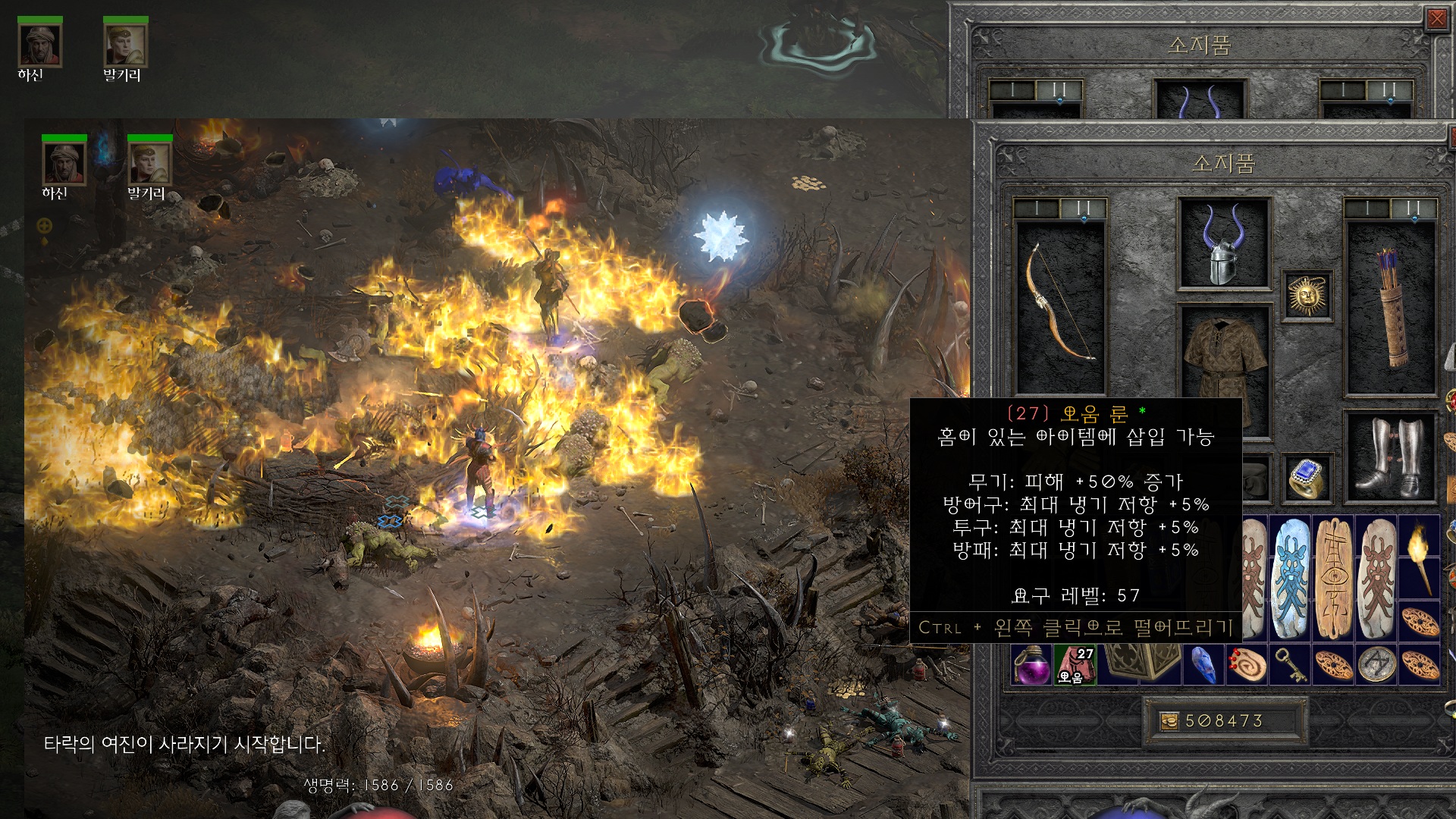Select the horned helmet slot
Viewport: 1456px width, 819px height.
click(1223, 244)
